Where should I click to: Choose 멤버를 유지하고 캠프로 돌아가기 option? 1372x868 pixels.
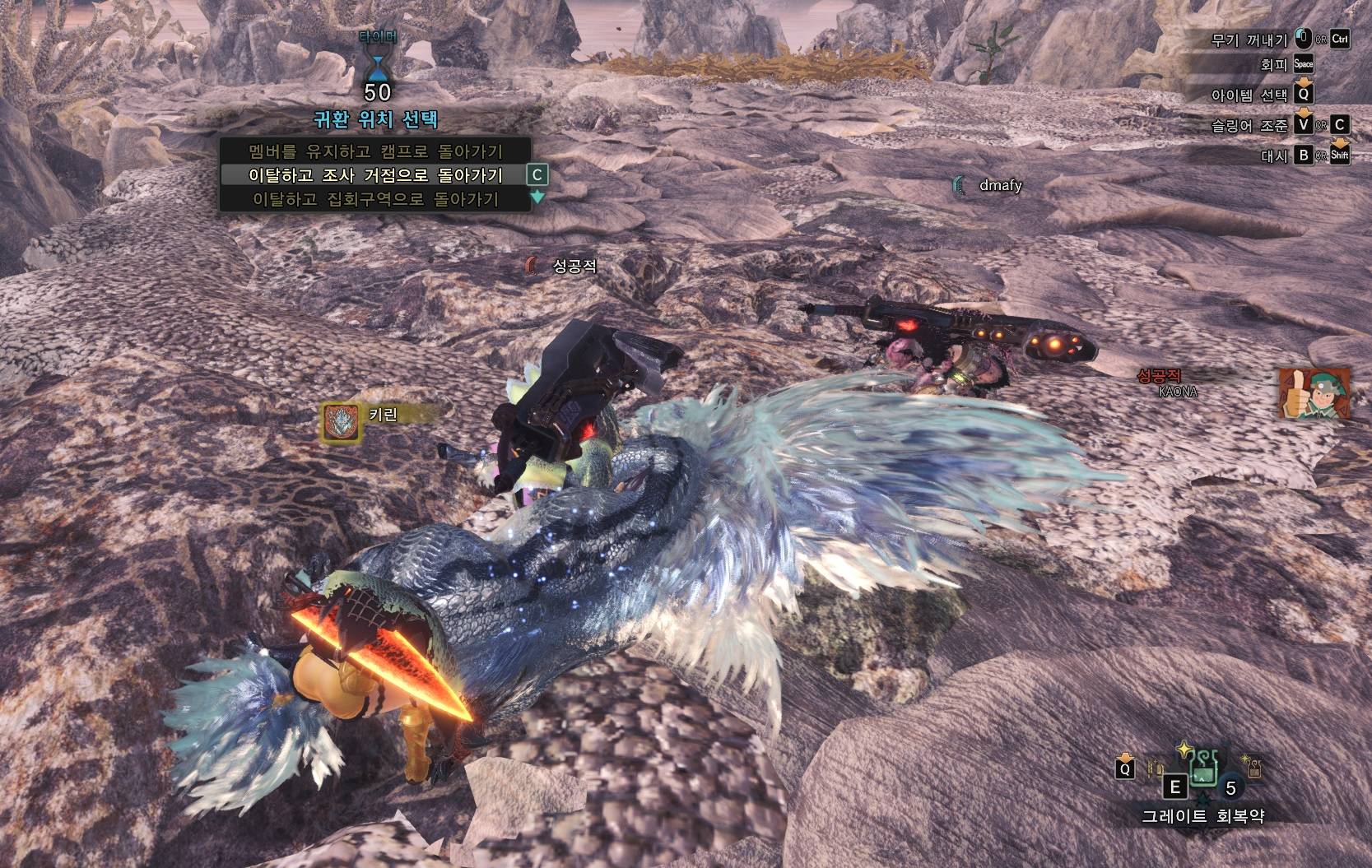click(374, 151)
